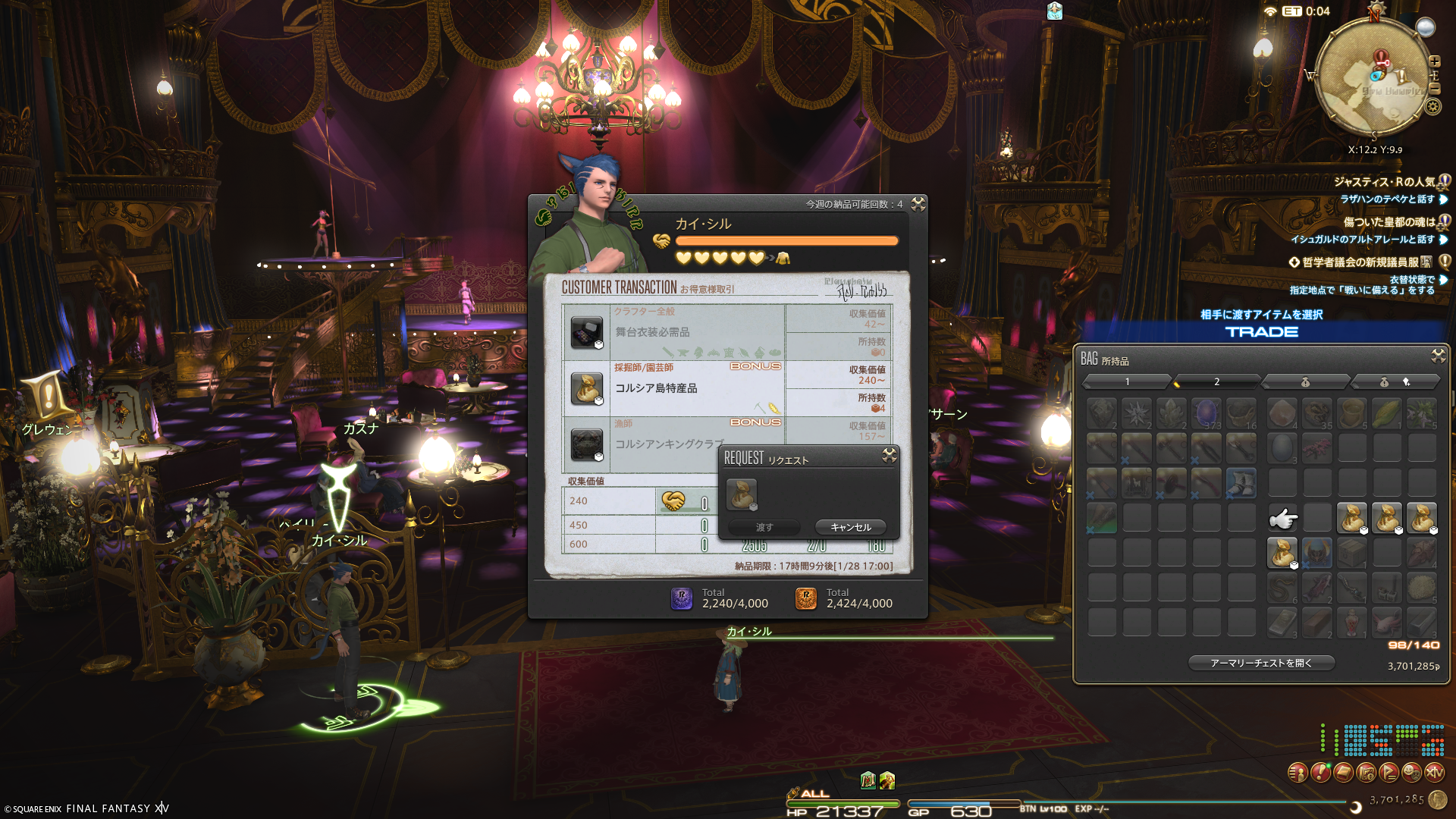Close the REQUEST dialog window
The height and width of the screenshot is (819, 1456).
coord(890,455)
